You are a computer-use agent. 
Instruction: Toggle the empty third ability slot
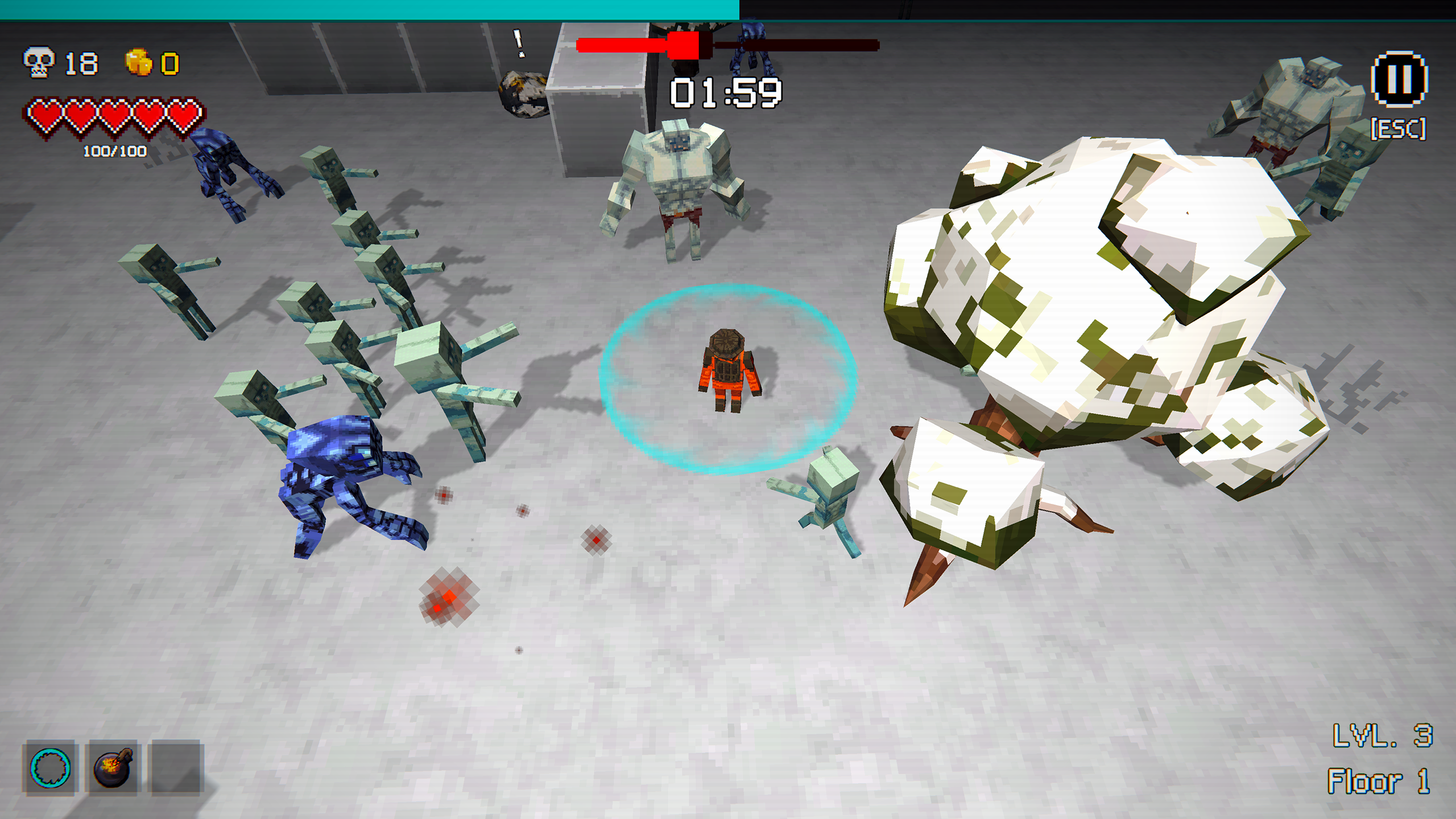176,768
